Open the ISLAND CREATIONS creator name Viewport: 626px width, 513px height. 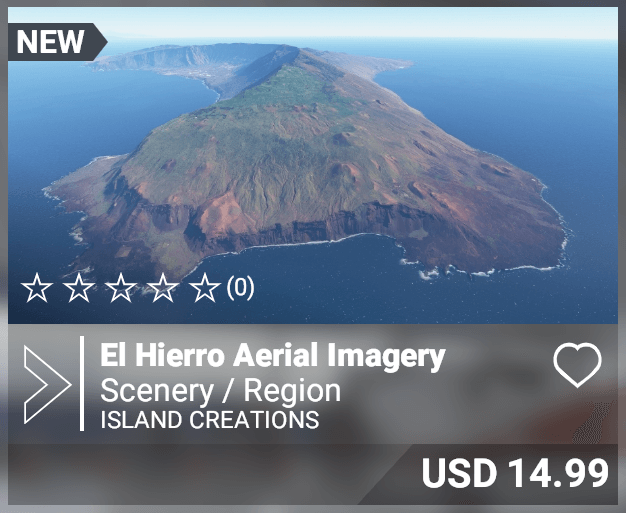click(210, 419)
